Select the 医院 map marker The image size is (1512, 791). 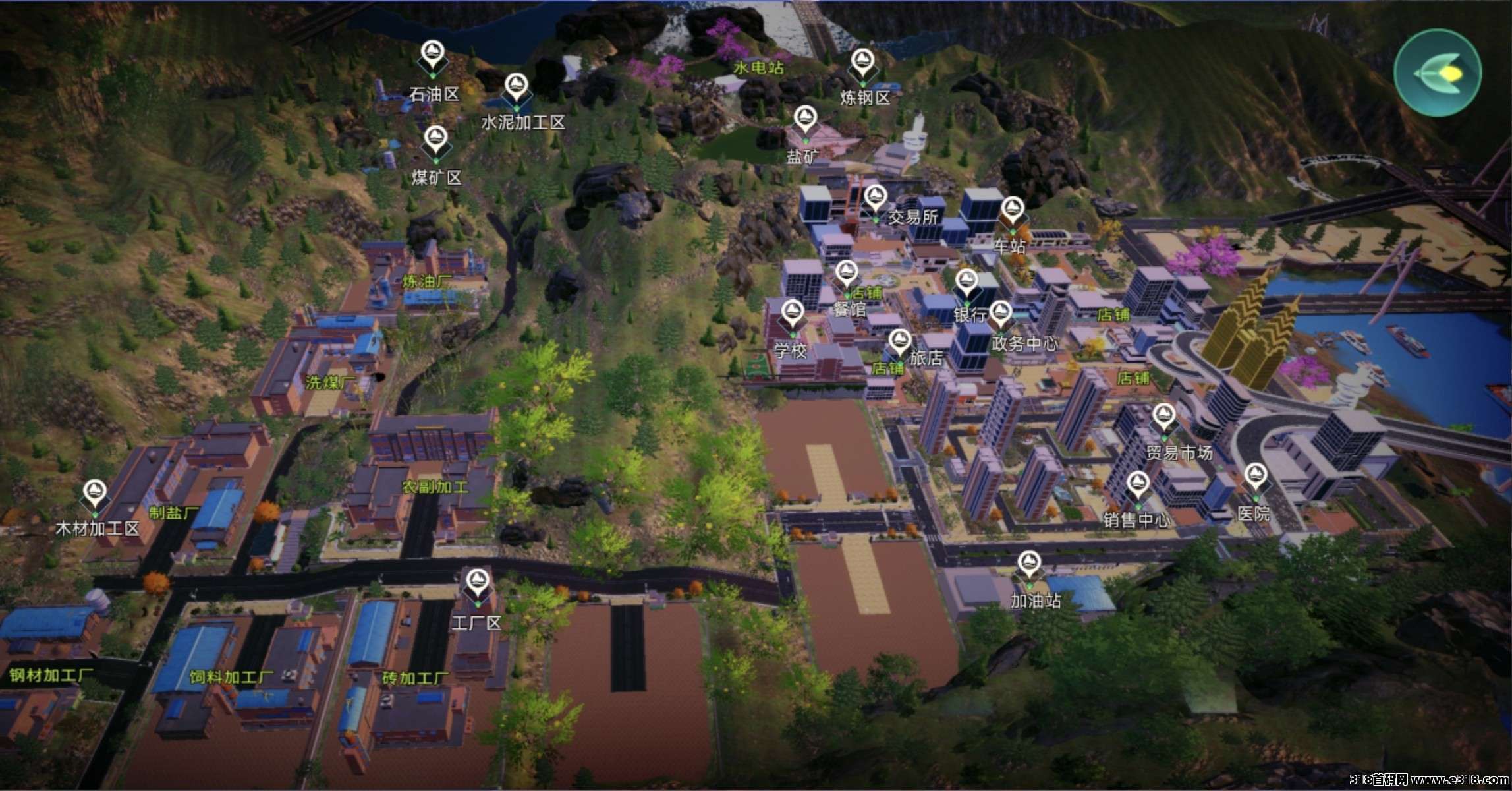coord(1255,477)
